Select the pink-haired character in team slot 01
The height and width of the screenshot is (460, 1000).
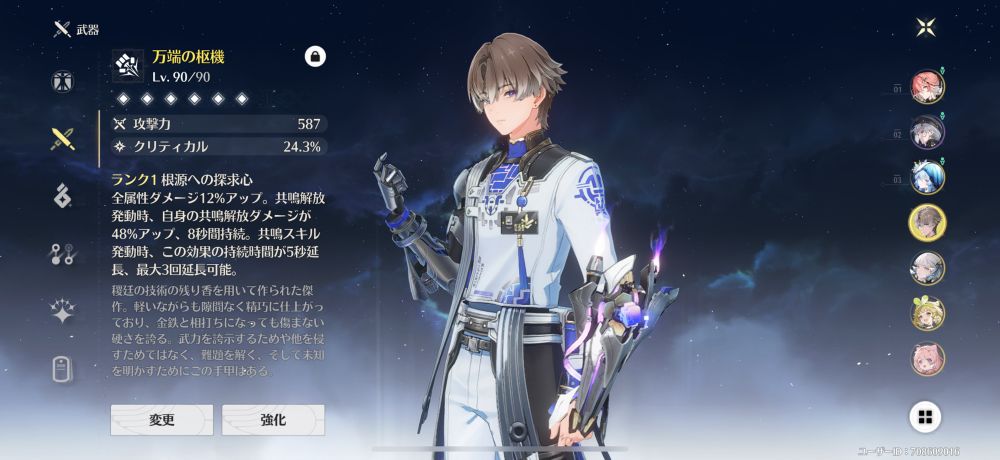[927, 87]
